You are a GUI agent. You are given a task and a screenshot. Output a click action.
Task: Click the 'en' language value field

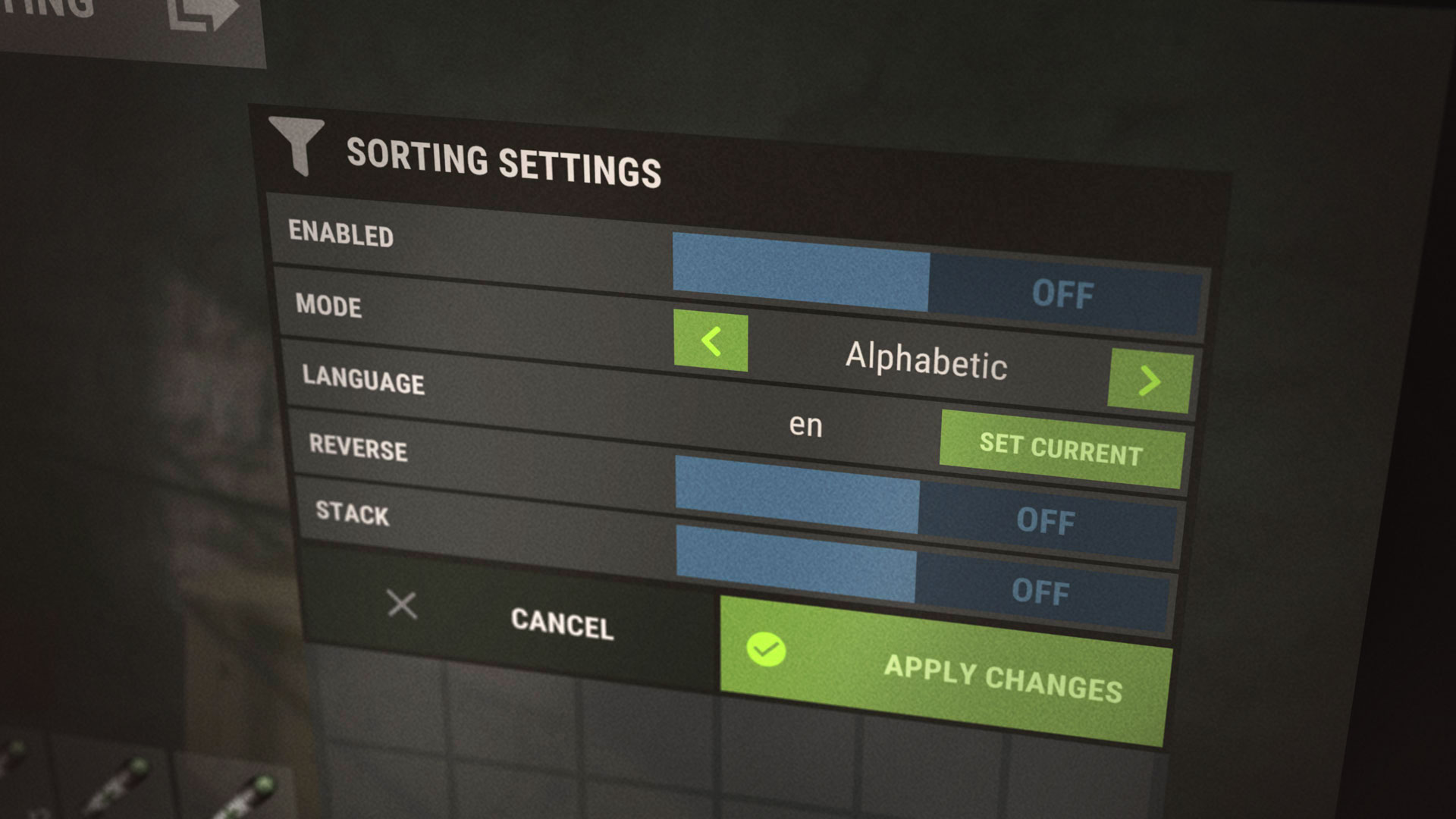(806, 426)
